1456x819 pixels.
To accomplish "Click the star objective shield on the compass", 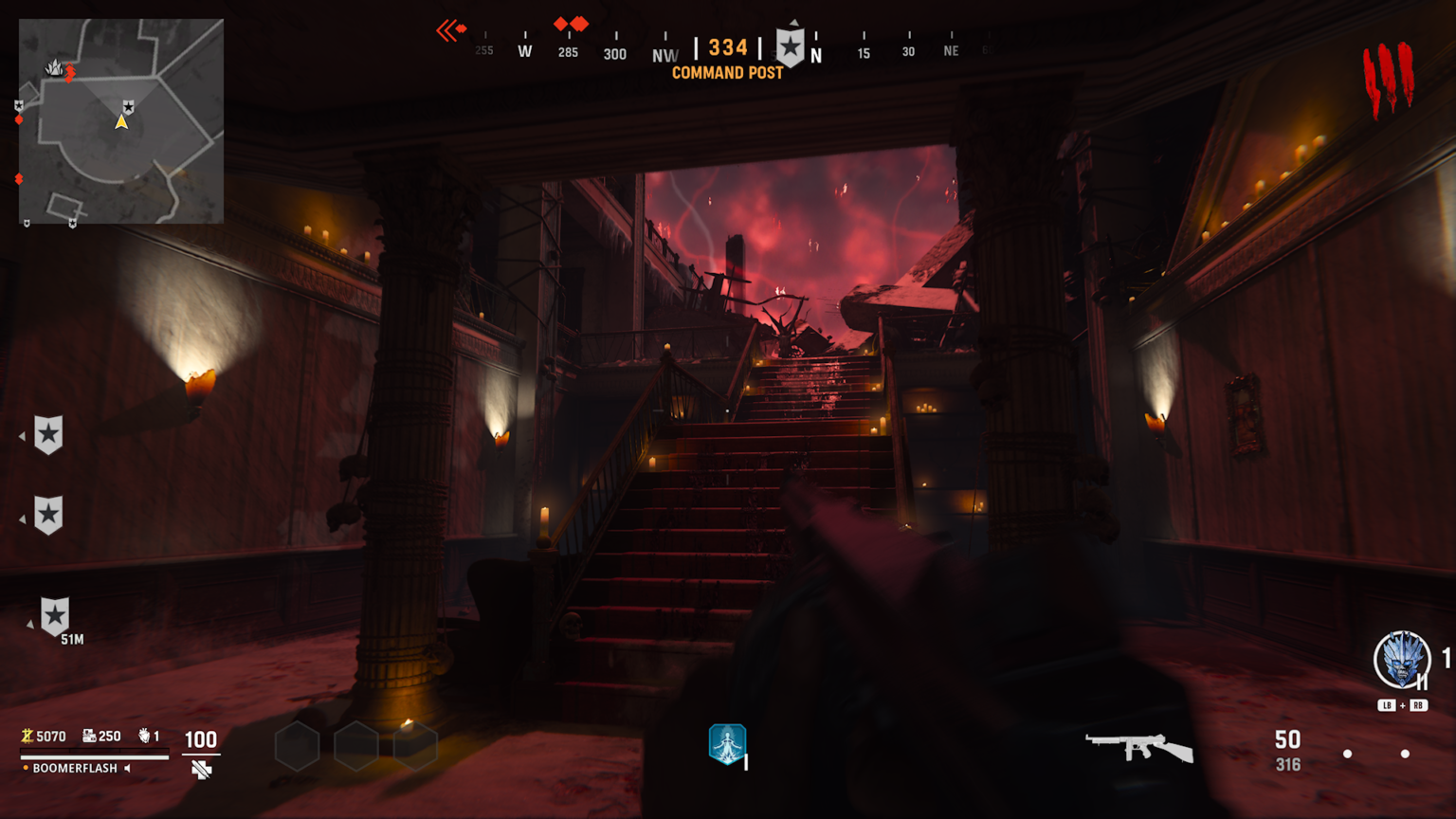I will pos(792,45).
